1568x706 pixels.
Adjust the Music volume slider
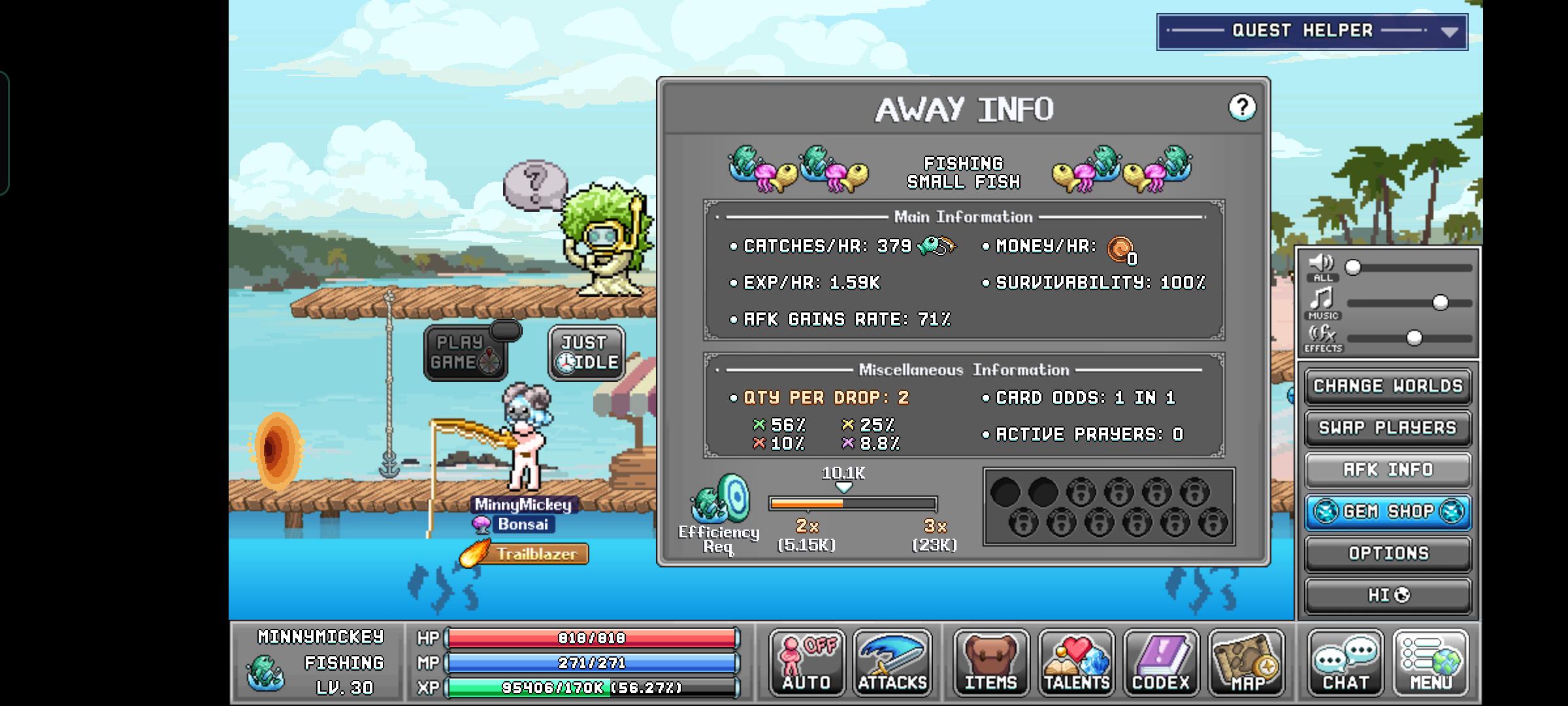(1440, 302)
